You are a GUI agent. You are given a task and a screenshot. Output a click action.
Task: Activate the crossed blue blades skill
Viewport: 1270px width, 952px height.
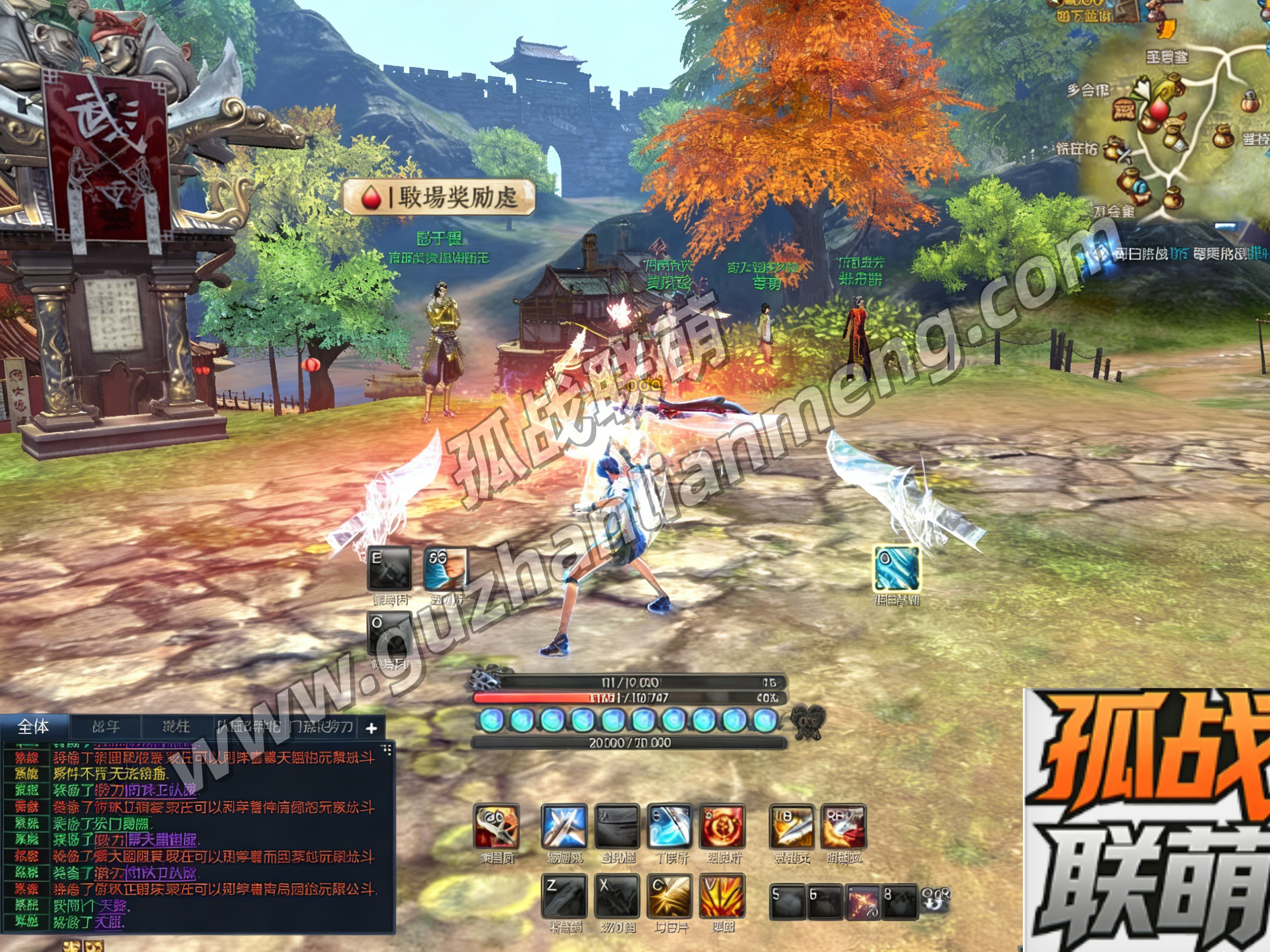pos(564,827)
